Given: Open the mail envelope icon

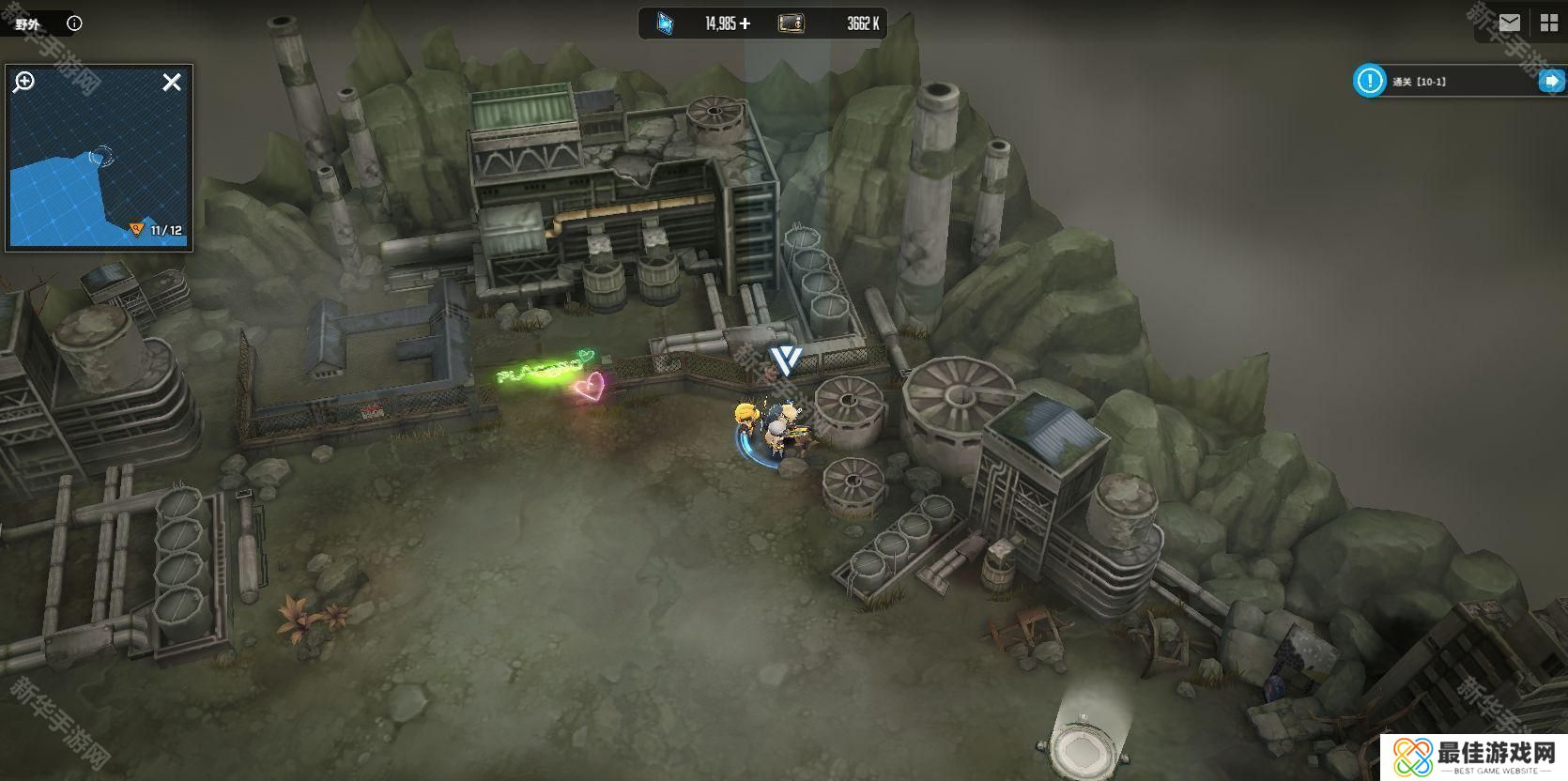Looking at the screenshot, I should [x=1509, y=23].
